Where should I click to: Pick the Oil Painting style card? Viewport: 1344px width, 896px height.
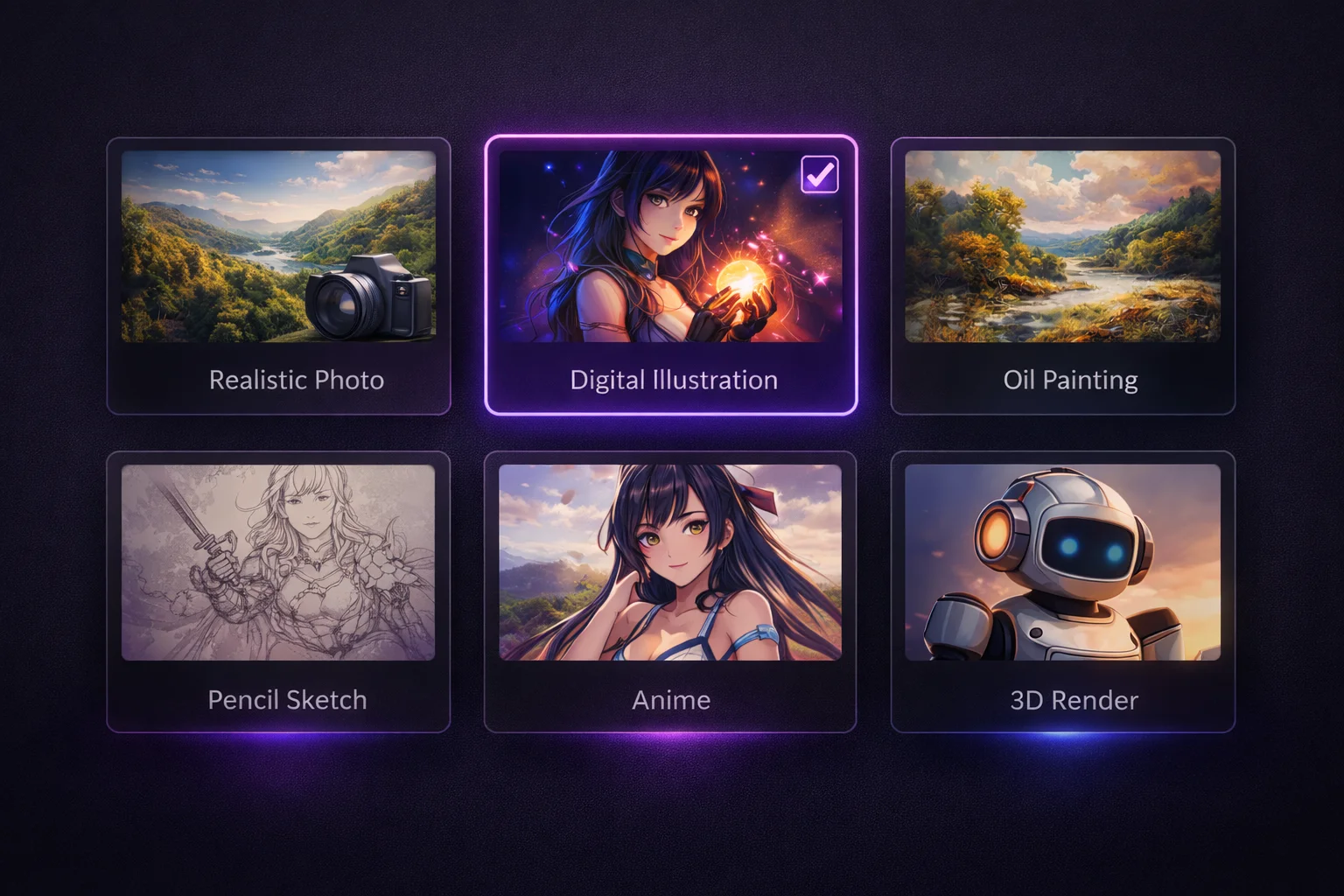click(1062, 275)
